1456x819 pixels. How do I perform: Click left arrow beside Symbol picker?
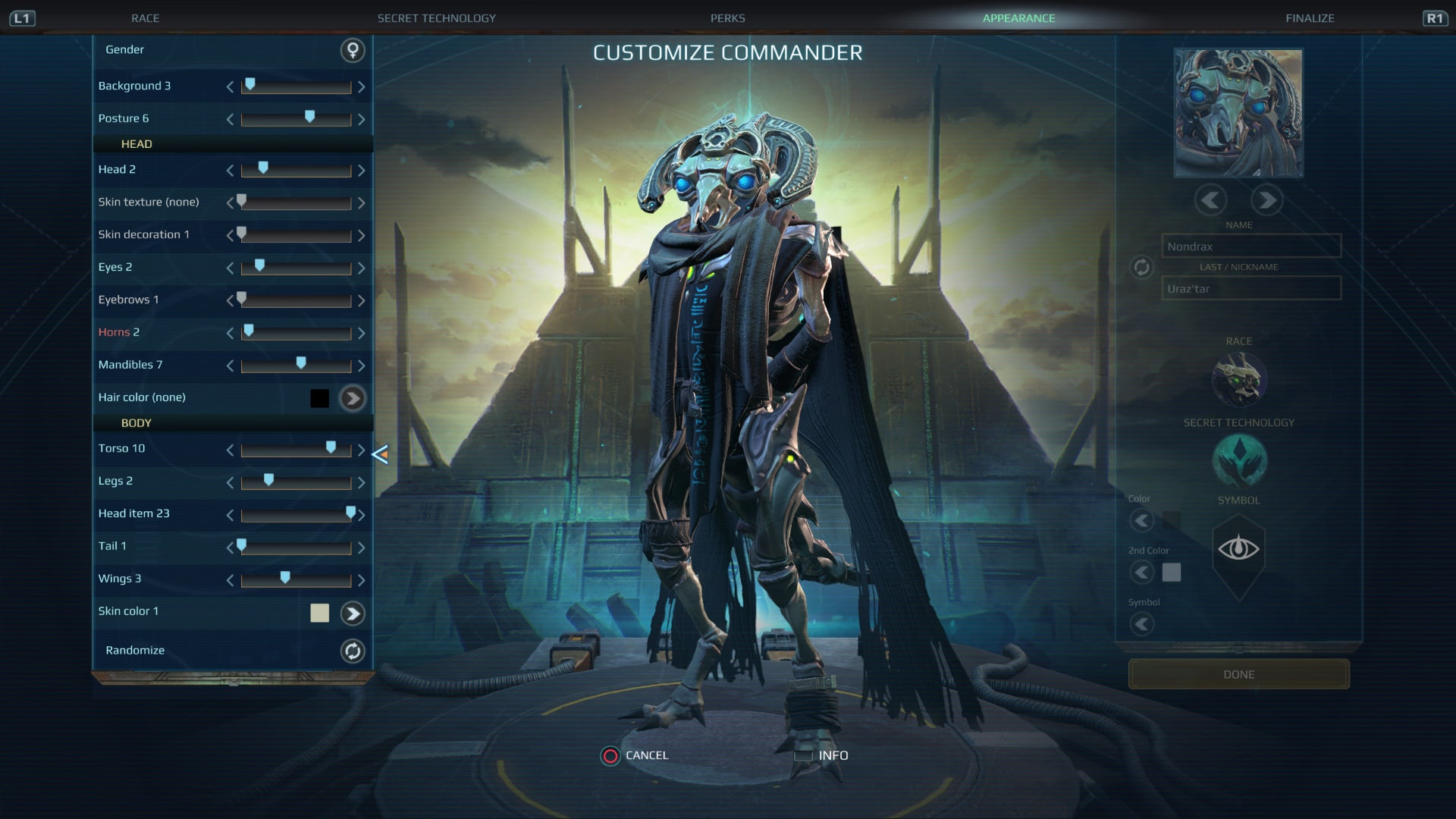click(x=1143, y=624)
